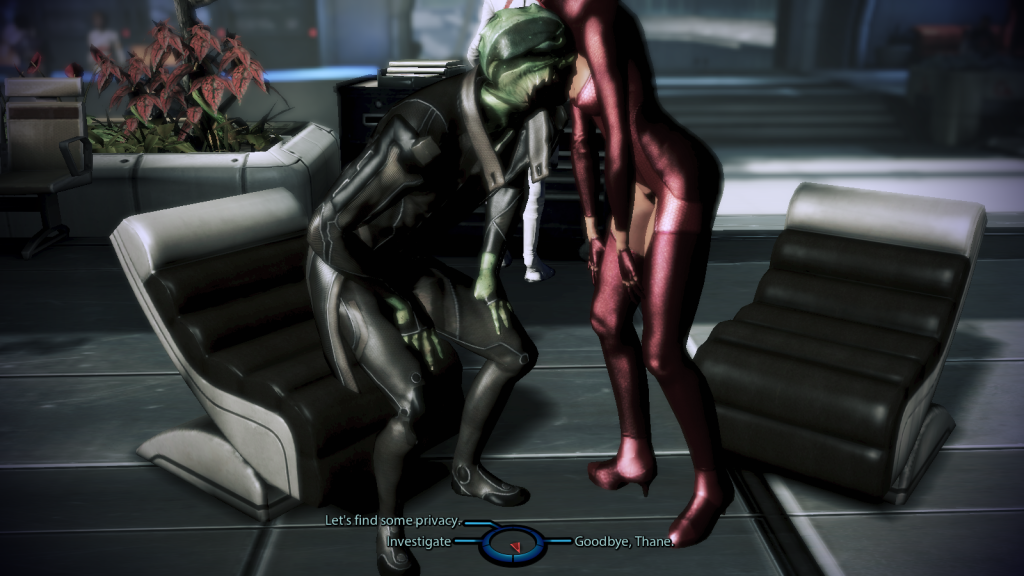Image resolution: width=1024 pixels, height=576 pixels.
Task: Select the Investigate dialogue option
Action: [x=419, y=542]
